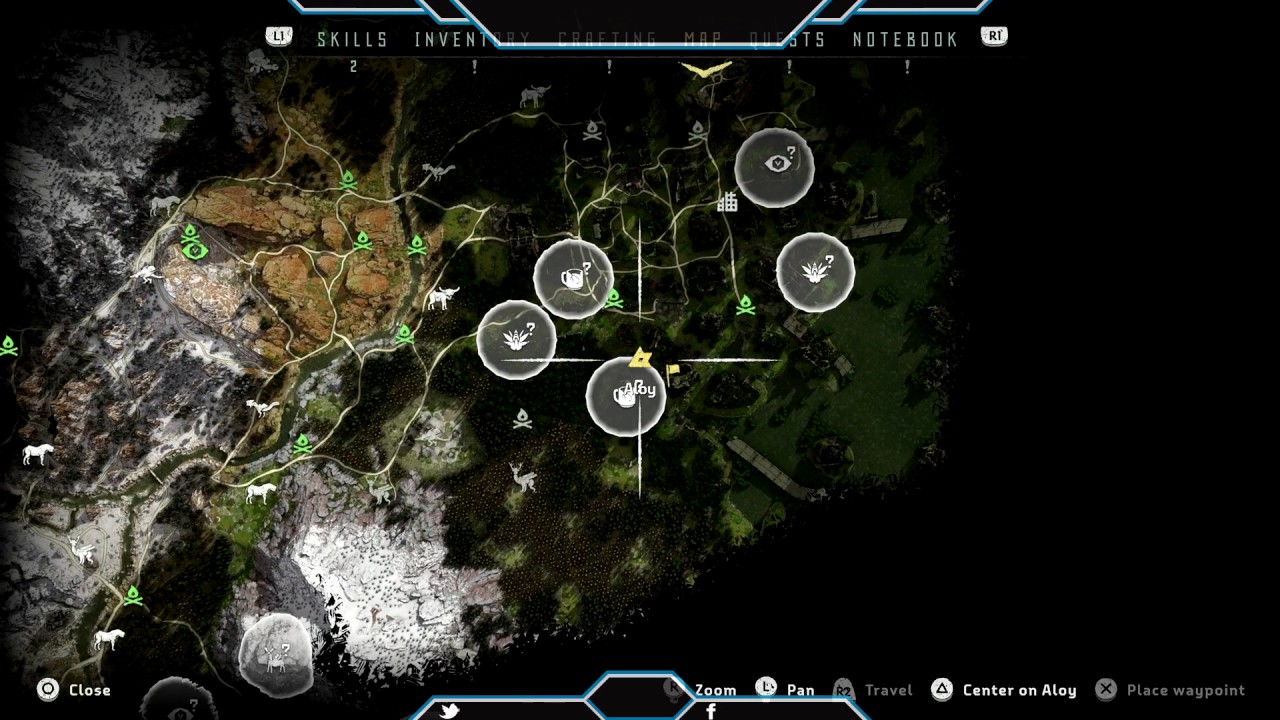The image size is (1280, 720).
Task: Click the white building settlement icon
Action: pyautogui.click(x=727, y=202)
